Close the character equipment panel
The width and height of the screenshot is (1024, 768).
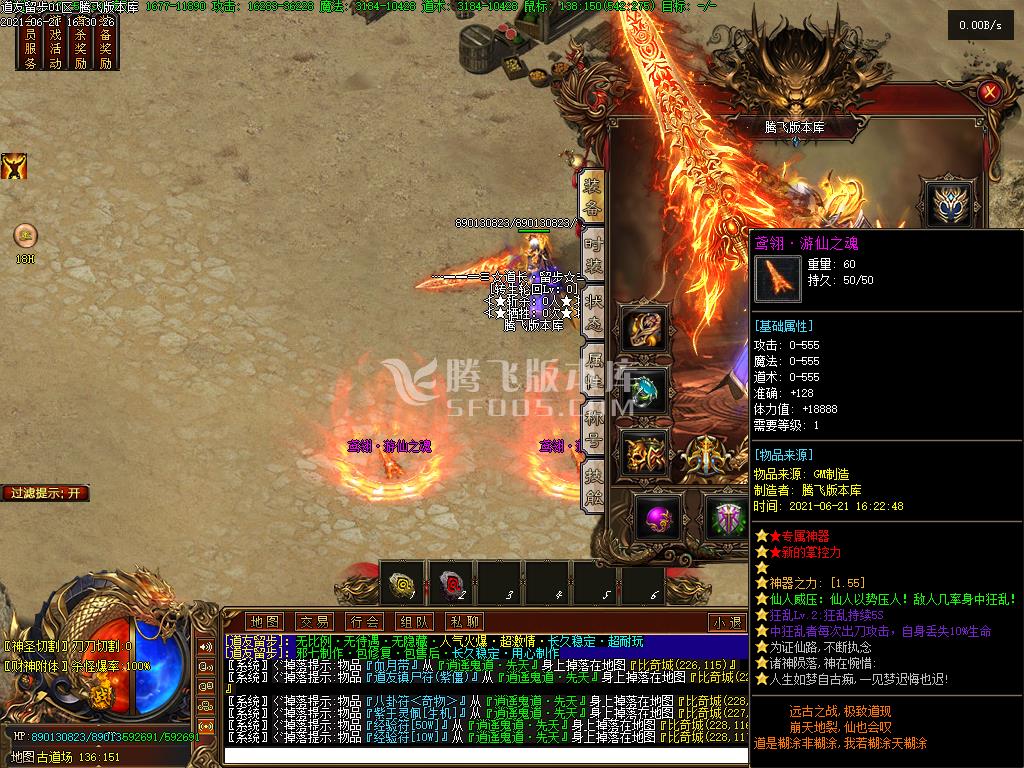coord(990,93)
